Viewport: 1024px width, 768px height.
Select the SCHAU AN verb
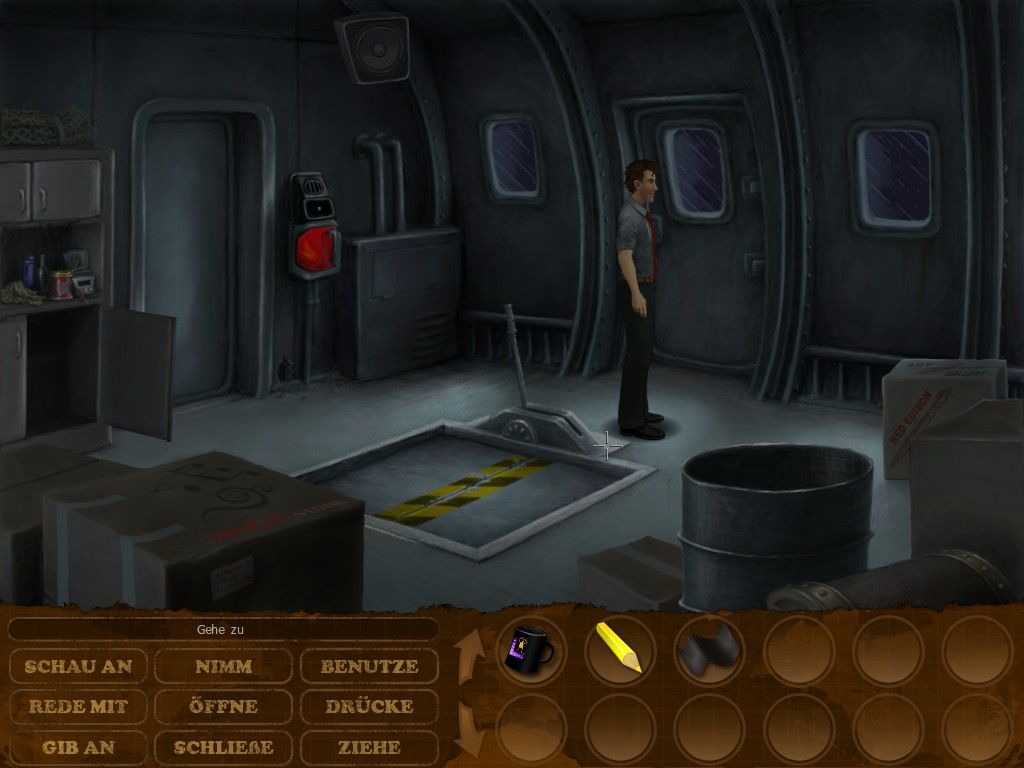(x=79, y=666)
